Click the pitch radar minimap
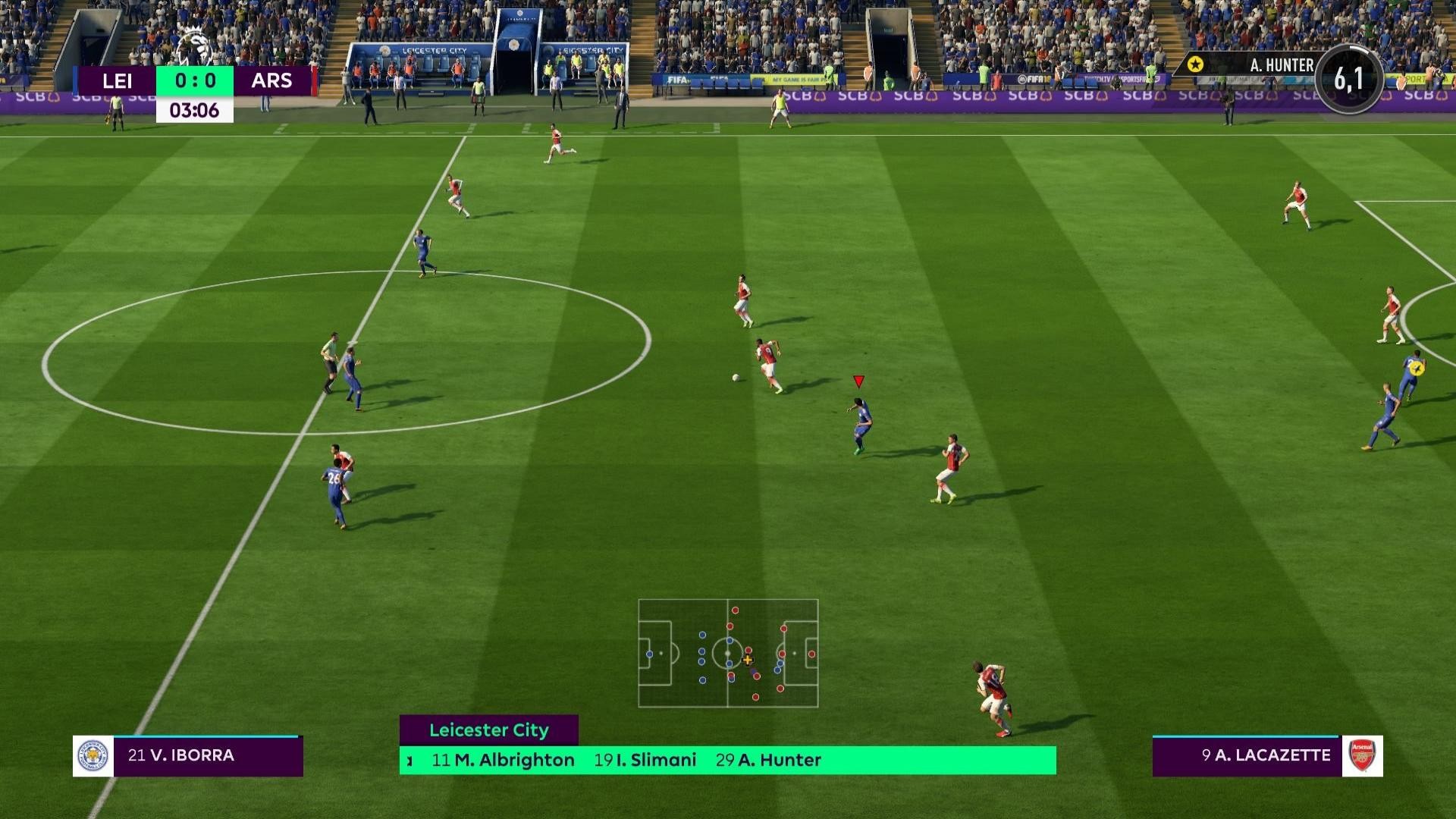Viewport: 1456px width, 819px height. pos(728,653)
